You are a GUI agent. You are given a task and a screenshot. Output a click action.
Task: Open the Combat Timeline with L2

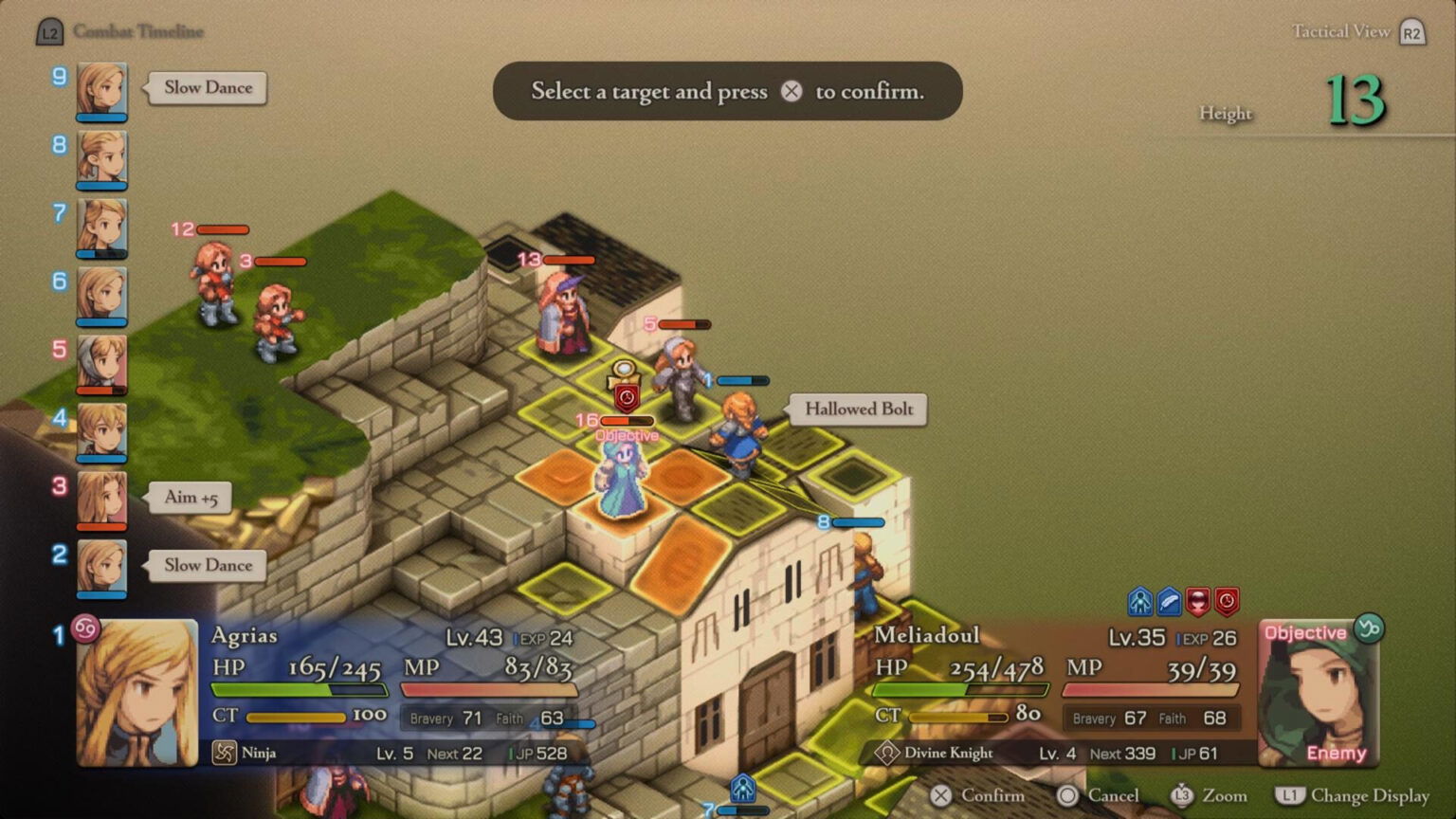pos(49,31)
